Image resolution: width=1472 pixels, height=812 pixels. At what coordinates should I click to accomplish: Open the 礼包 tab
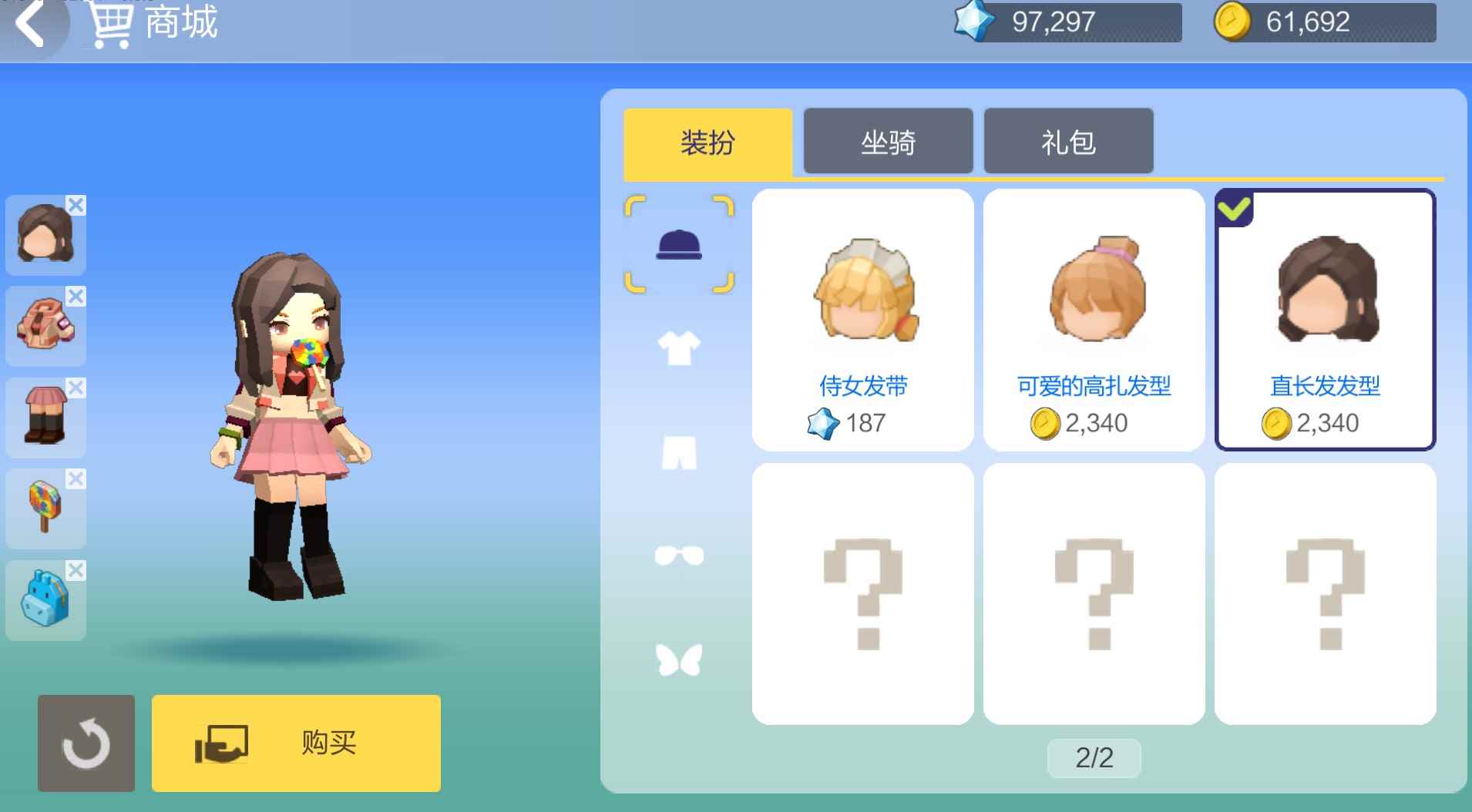tap(1067, 141)
